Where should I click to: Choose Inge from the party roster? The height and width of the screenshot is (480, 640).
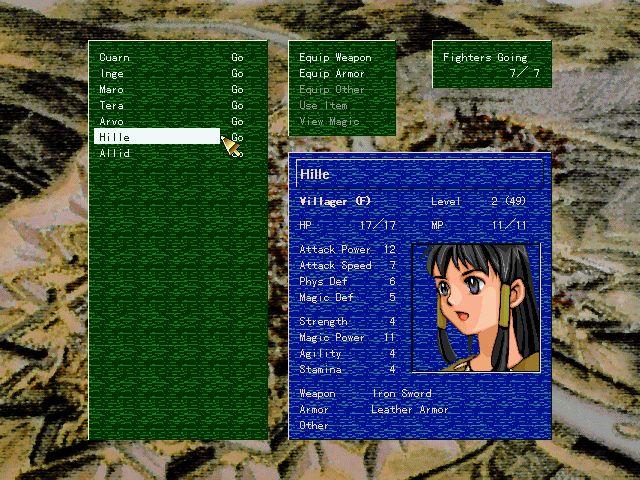coord(112,73)
